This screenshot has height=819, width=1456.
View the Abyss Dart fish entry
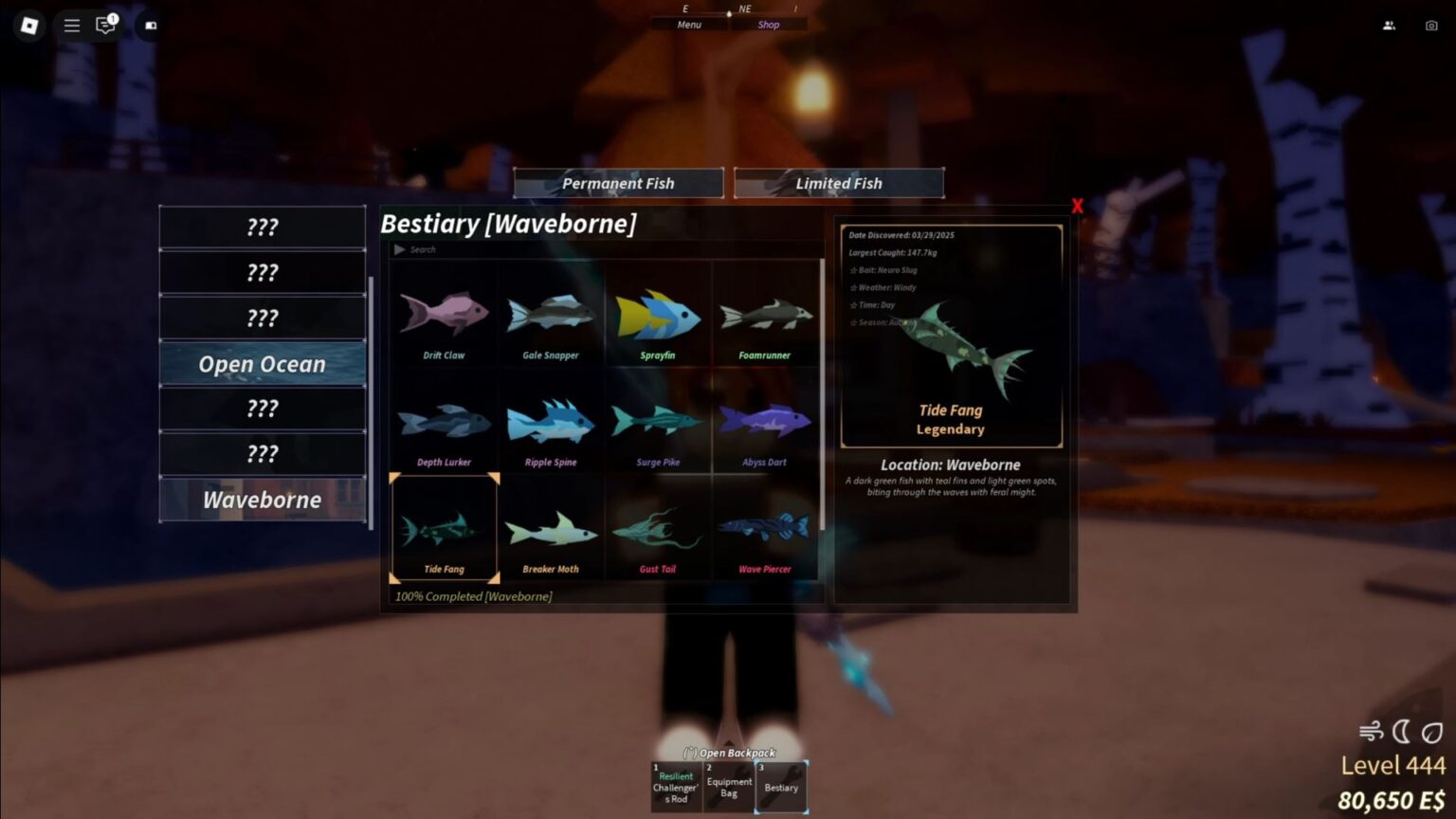tap(765, 422)
